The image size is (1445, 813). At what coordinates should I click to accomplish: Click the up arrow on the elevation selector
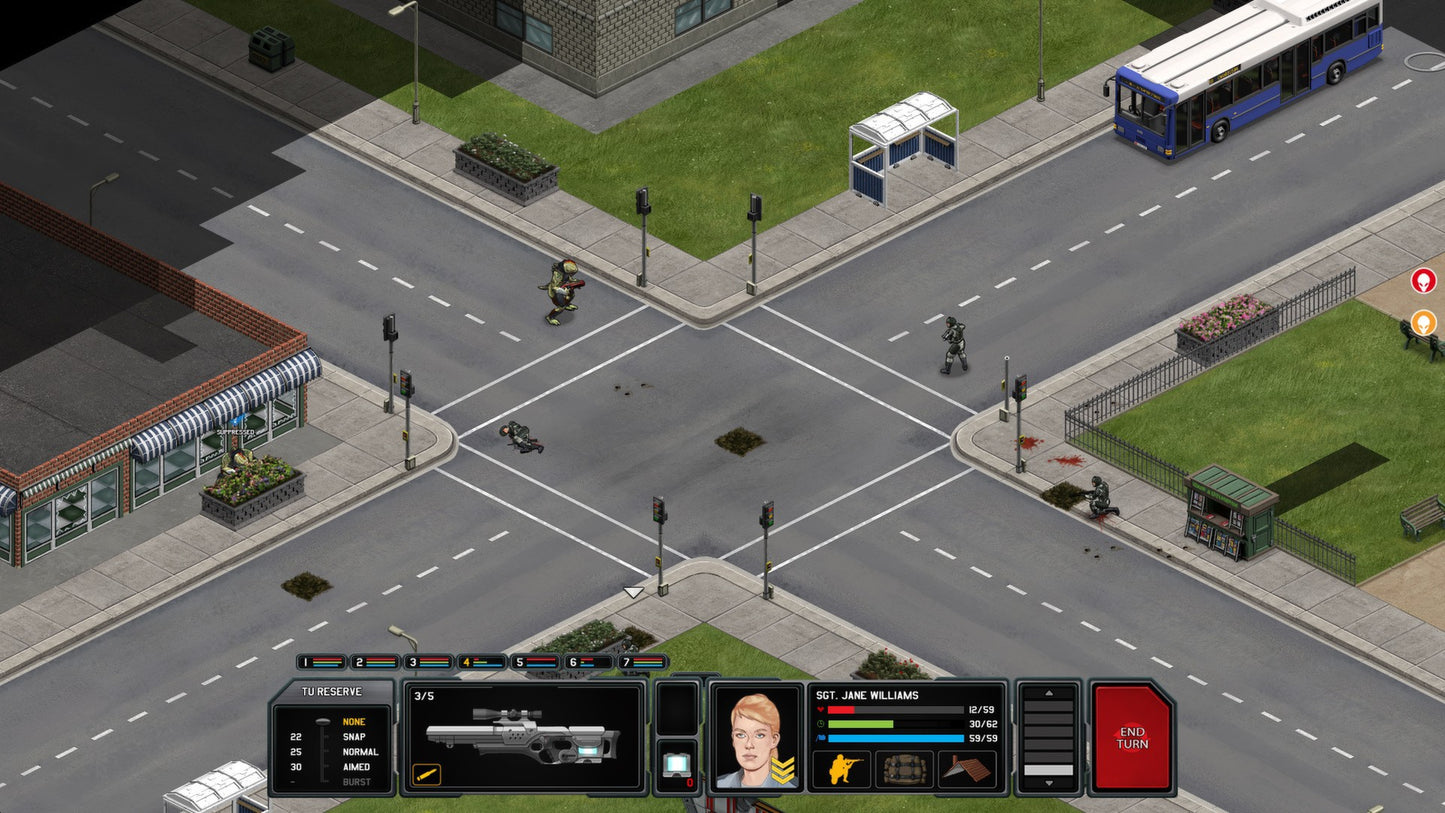click(1048, 692)
